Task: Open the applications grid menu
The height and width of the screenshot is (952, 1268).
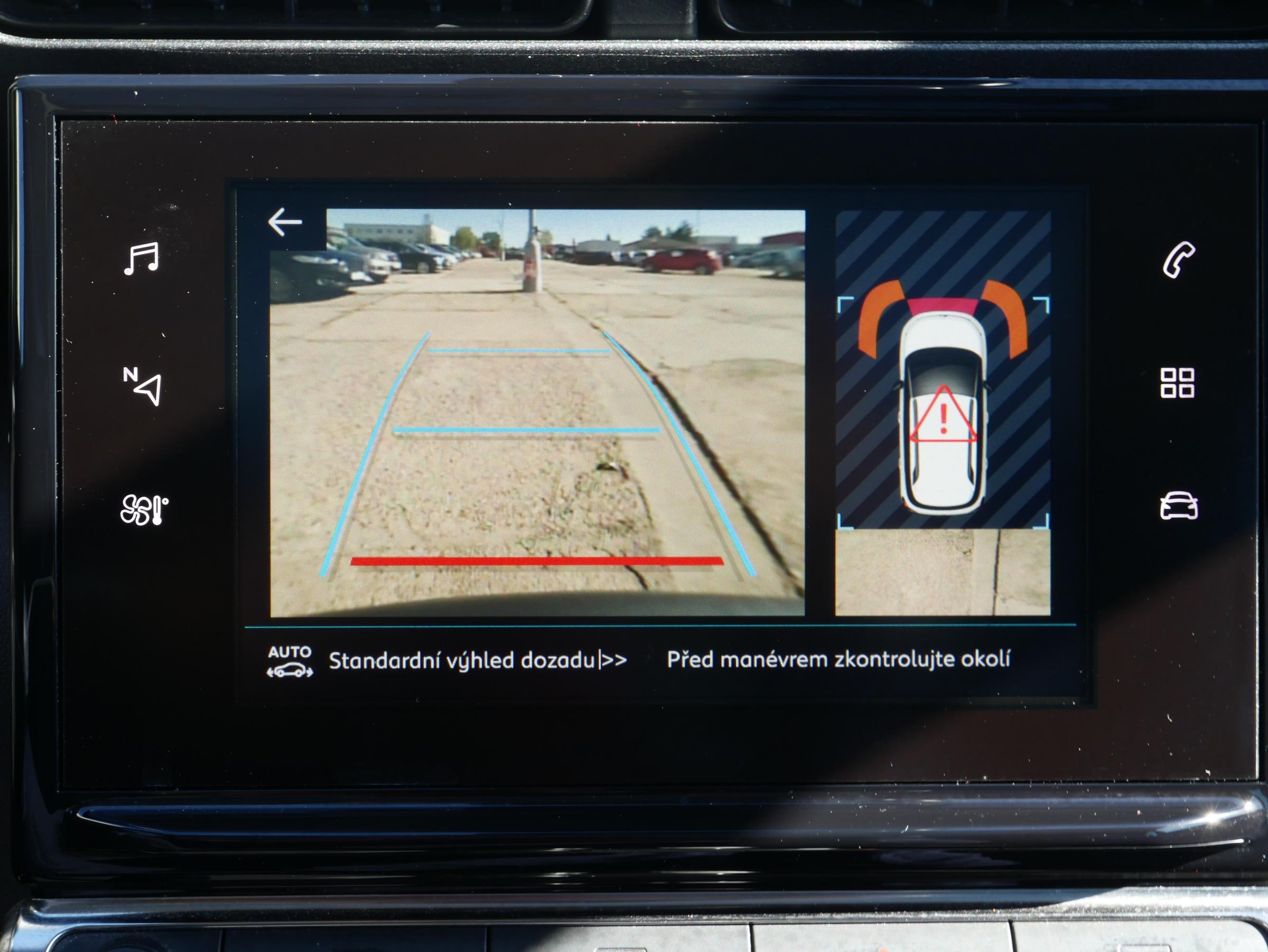Action: [1178, 383]
